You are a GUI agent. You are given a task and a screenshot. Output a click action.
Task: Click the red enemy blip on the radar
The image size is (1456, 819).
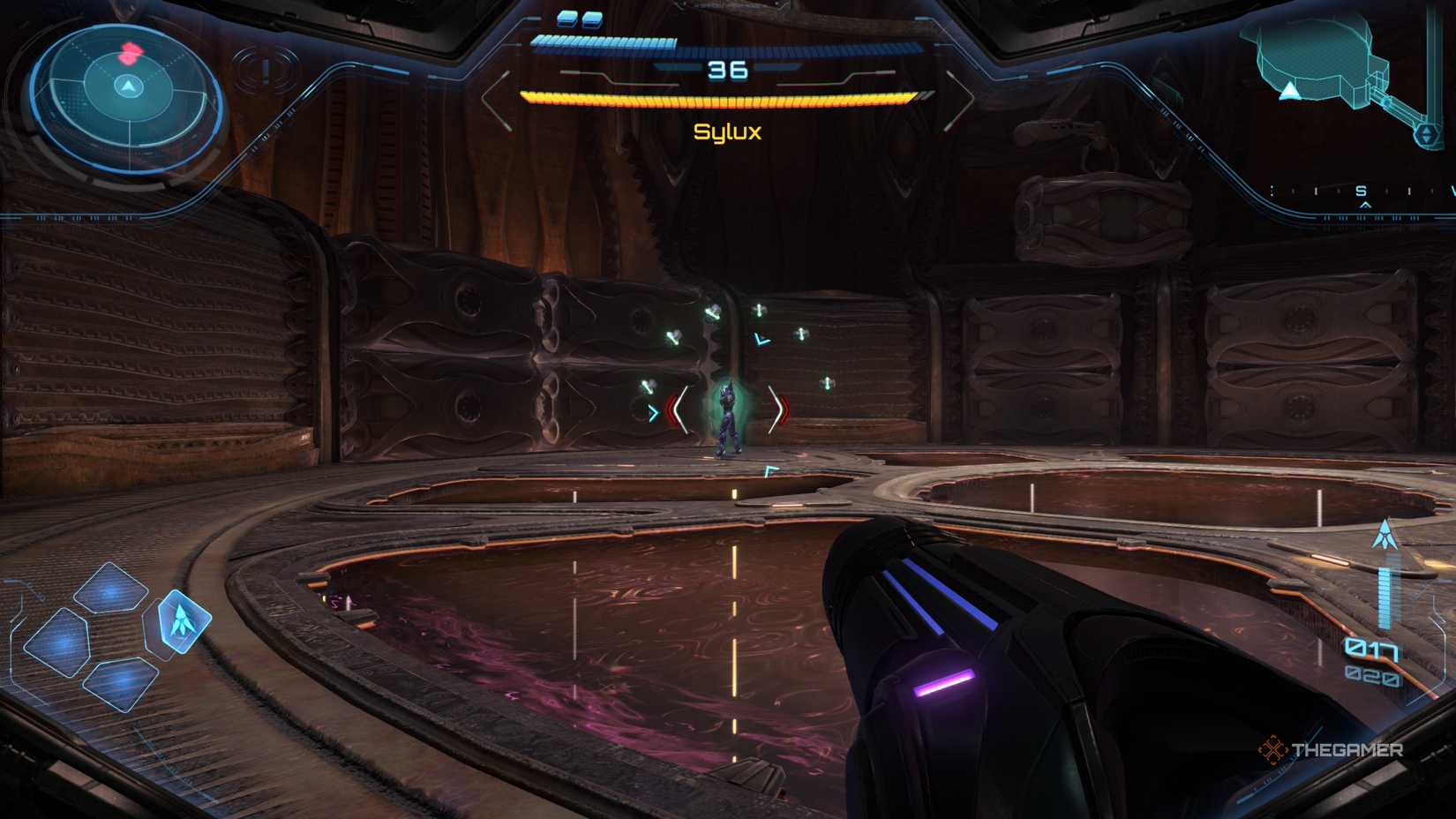click(131, 55)
